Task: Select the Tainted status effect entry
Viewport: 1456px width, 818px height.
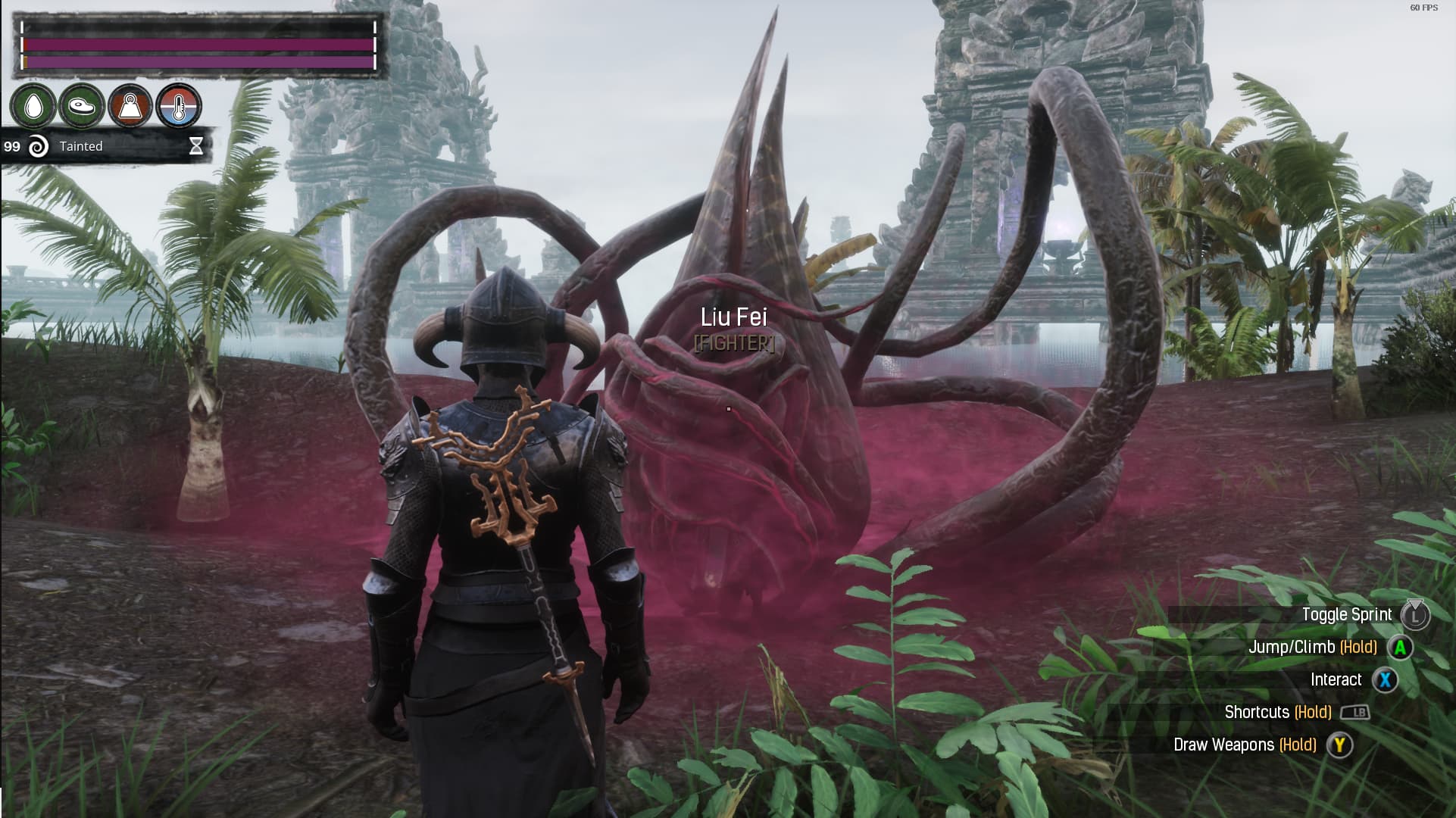Action: click(81, 146)
